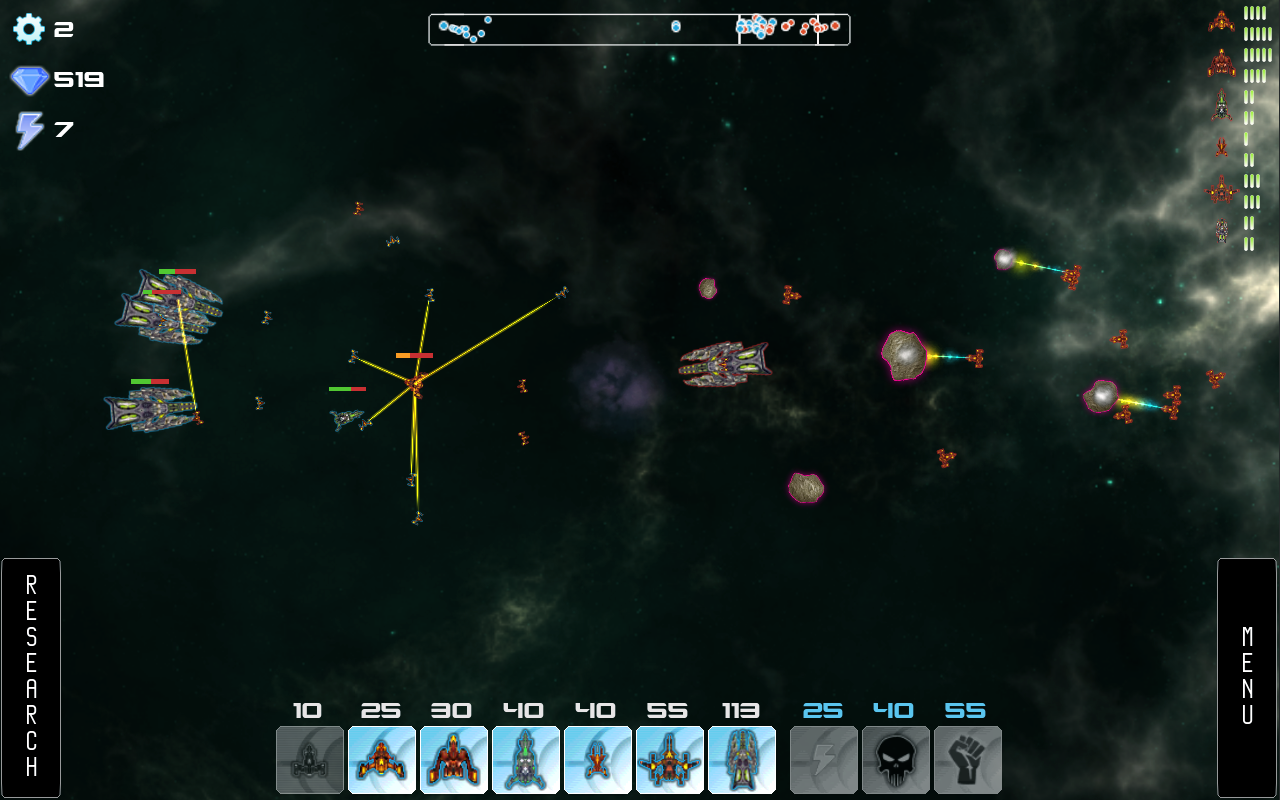Build the small orange ship costing 40
The height and width of the screenshot is (800, 1280).
point(598,760)
